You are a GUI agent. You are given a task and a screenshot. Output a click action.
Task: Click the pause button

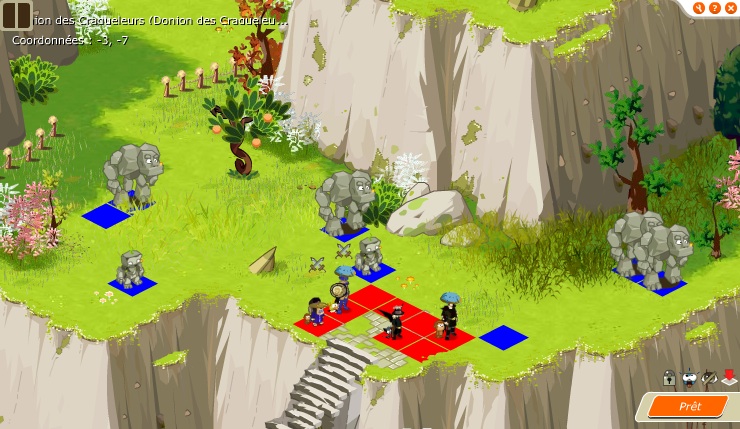click(x=16, y=15)
